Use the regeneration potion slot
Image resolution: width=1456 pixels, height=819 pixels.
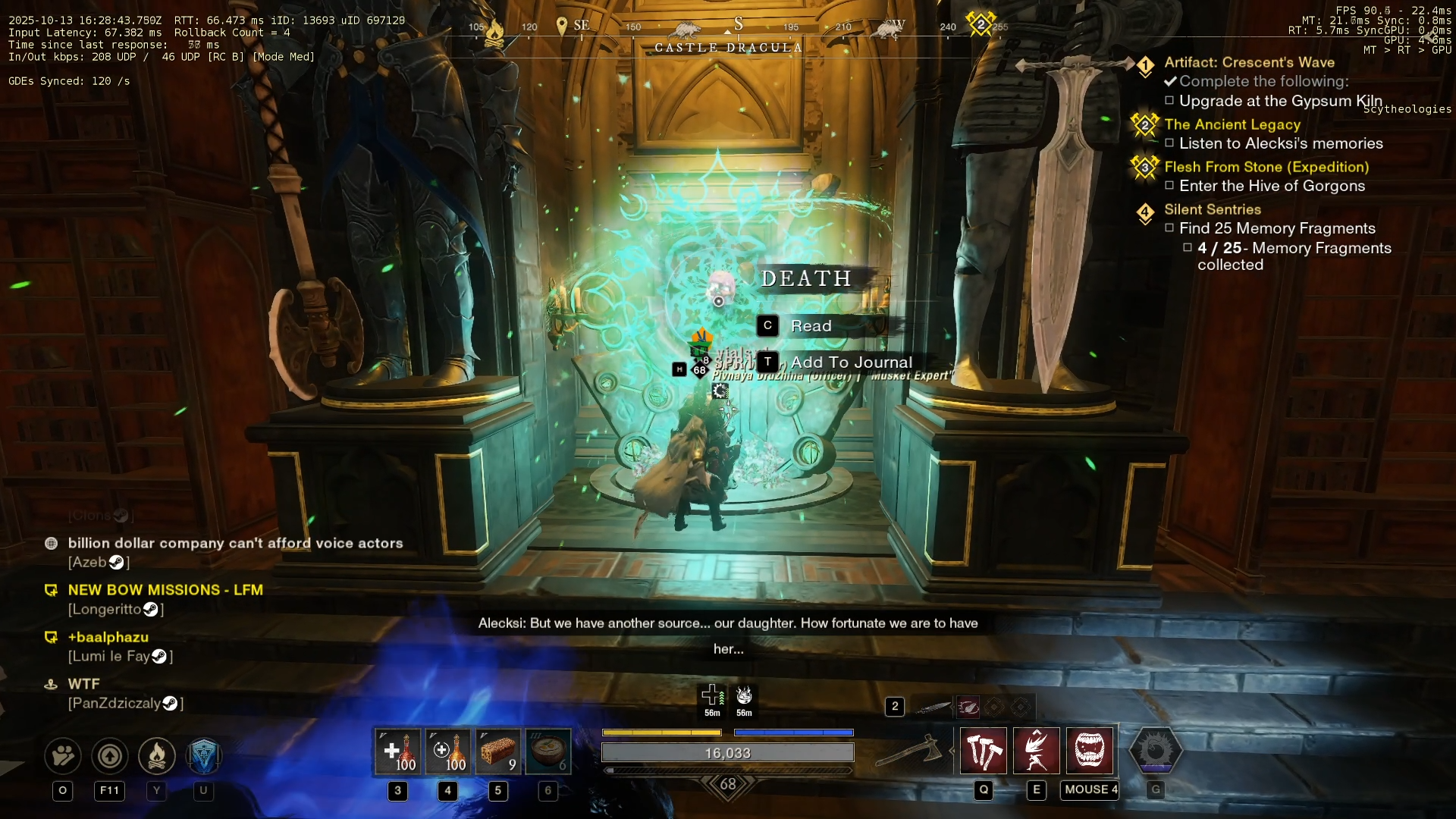tap(447, 752)
